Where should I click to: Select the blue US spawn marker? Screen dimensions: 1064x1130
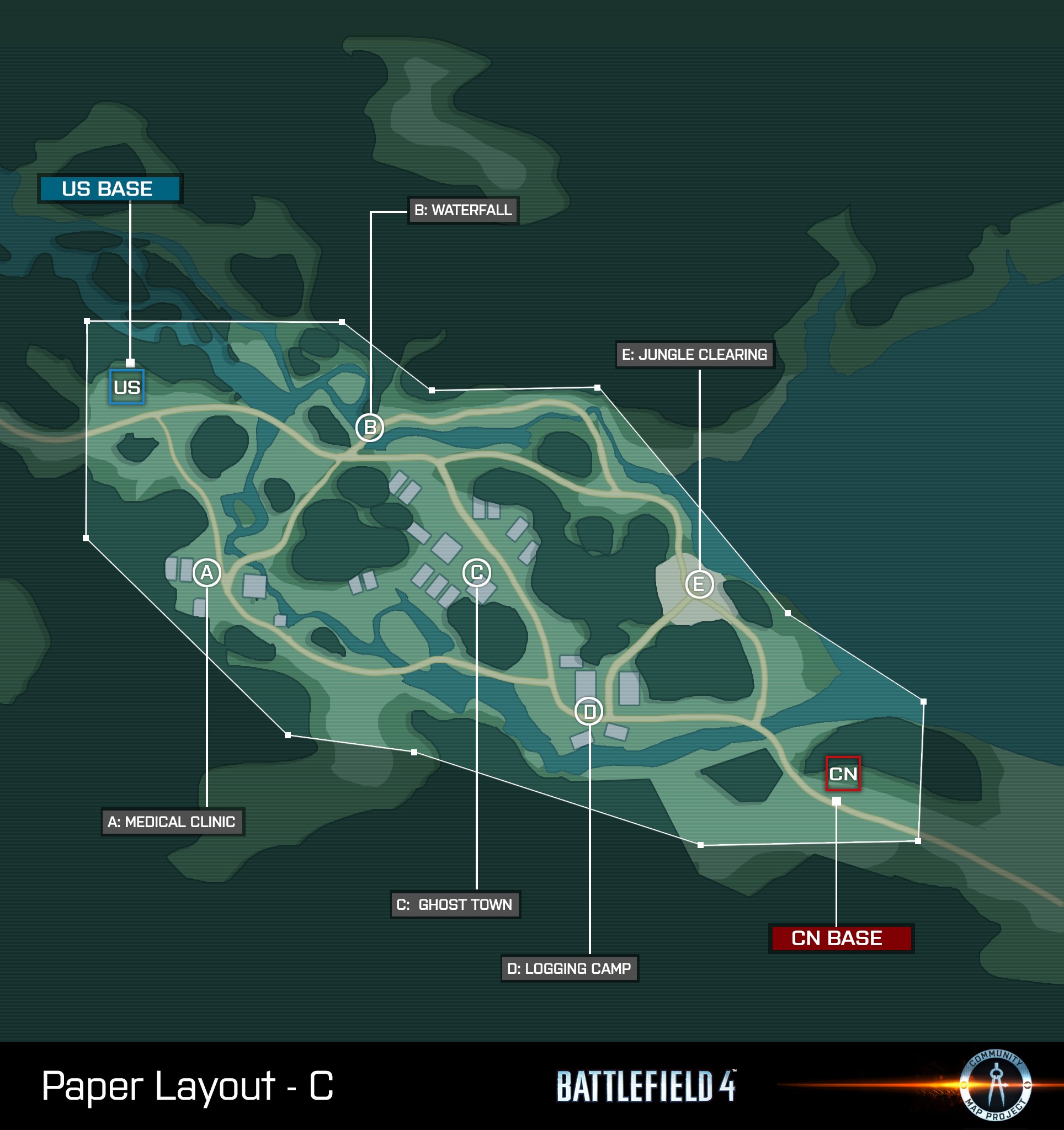pyautogui.click(x=127, y=387)
